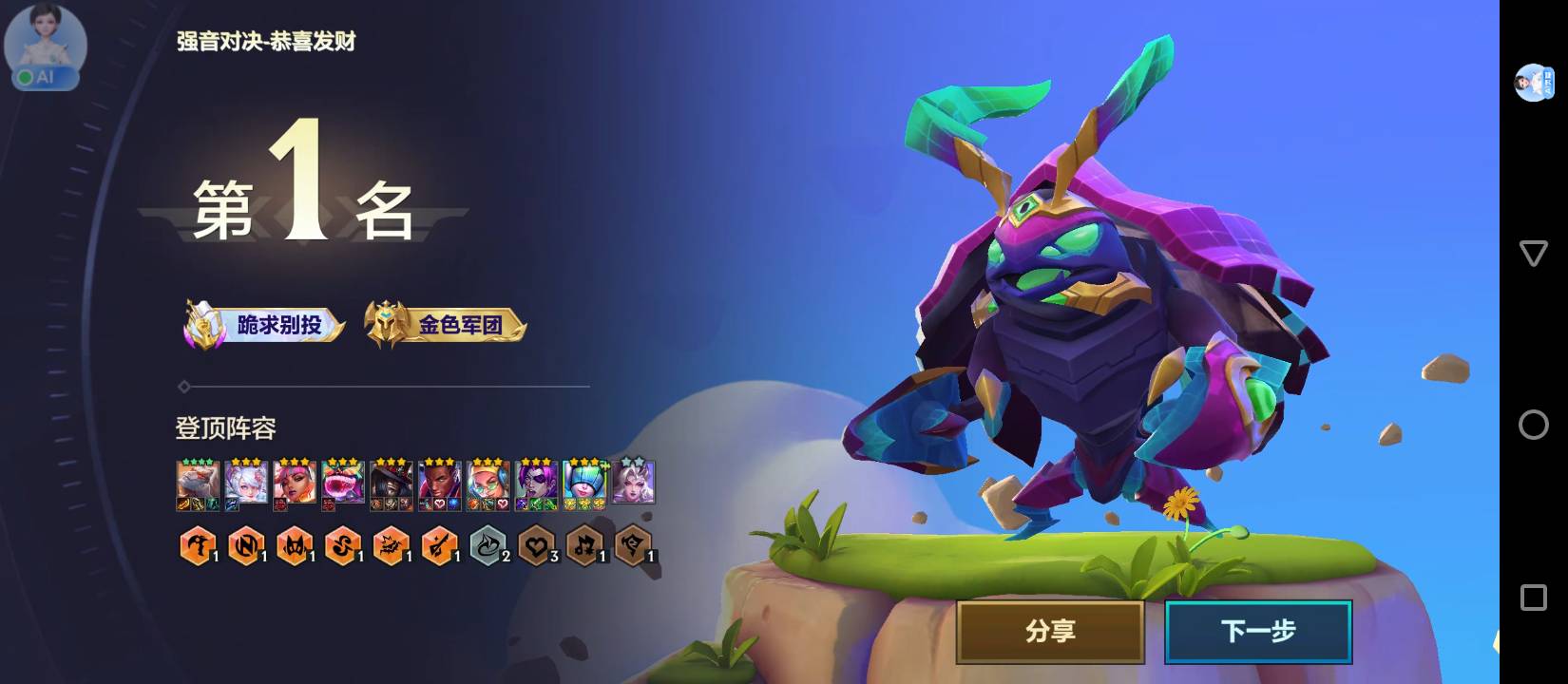This screenshot has height=684, width=1568.
Task: Click the heart trait icon showing 3
Action: pyautogui.click(x=538, y=546)
